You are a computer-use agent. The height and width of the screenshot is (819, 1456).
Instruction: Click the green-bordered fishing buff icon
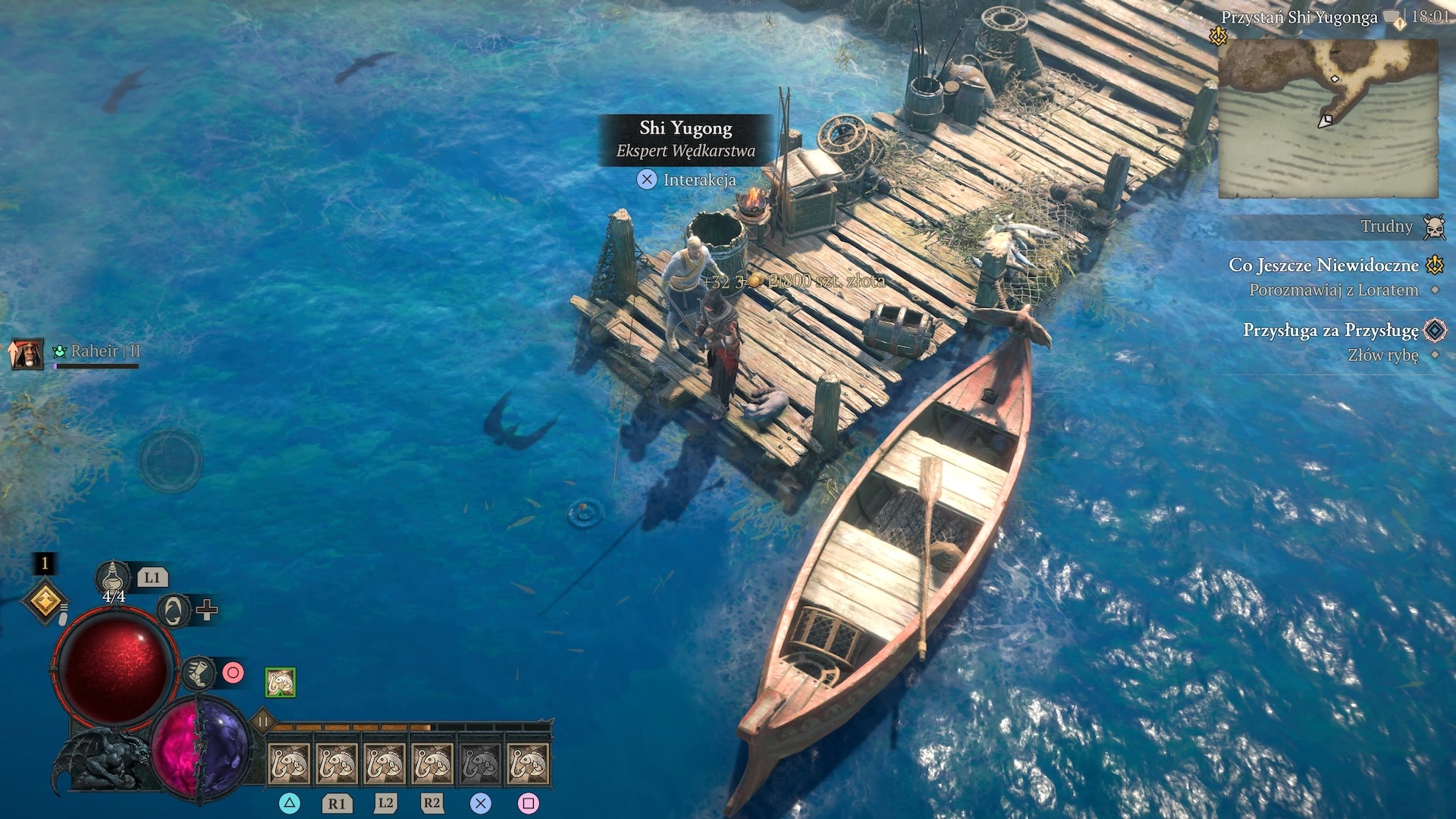tap(281, 682)
